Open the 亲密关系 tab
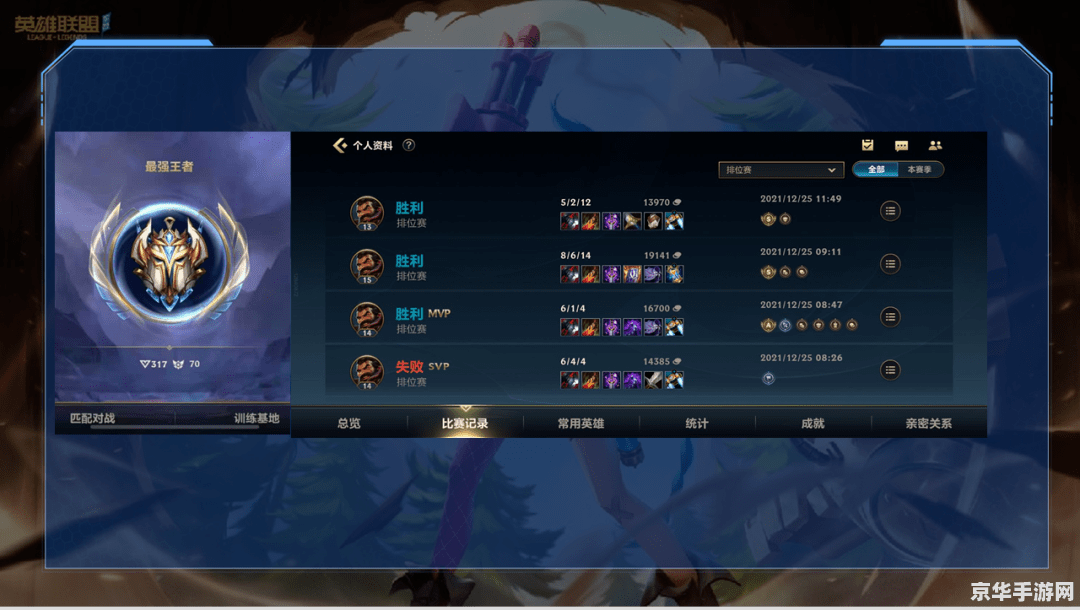1080x610 pixels. tap(929, 424)
